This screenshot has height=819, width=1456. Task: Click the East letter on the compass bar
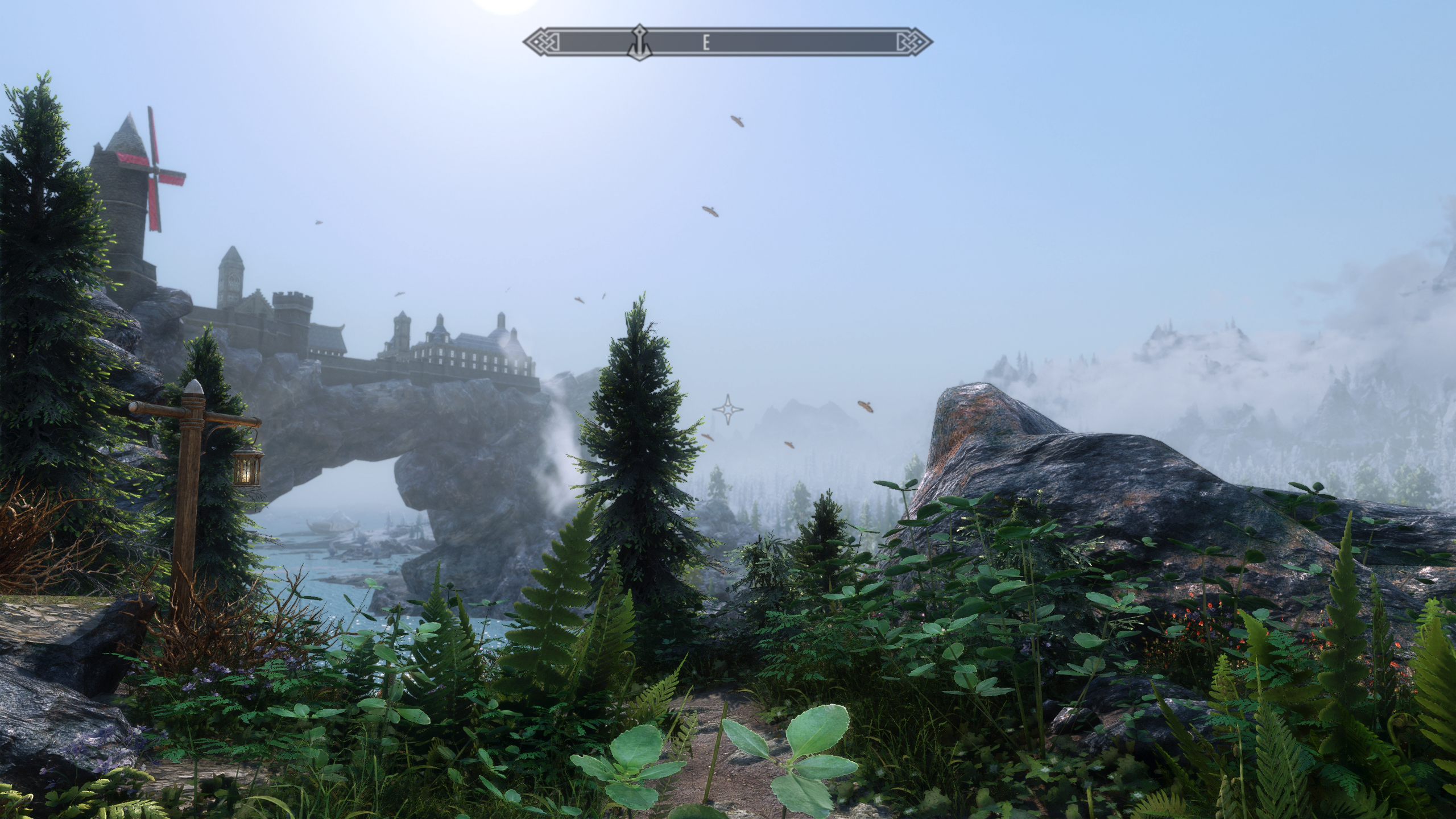click(706, 43)
